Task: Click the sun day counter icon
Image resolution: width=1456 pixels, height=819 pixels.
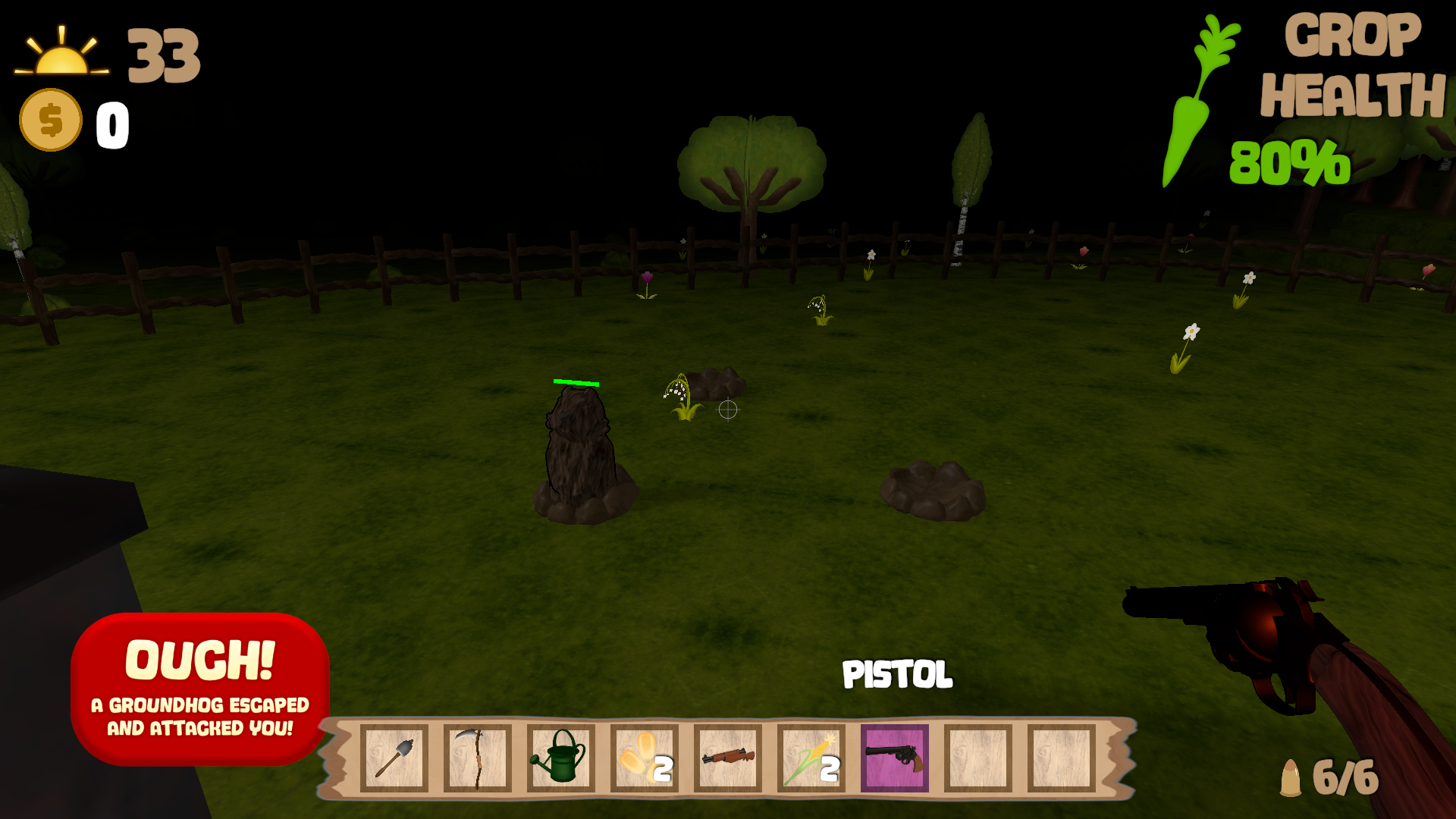Action: [x=61, y=53]
